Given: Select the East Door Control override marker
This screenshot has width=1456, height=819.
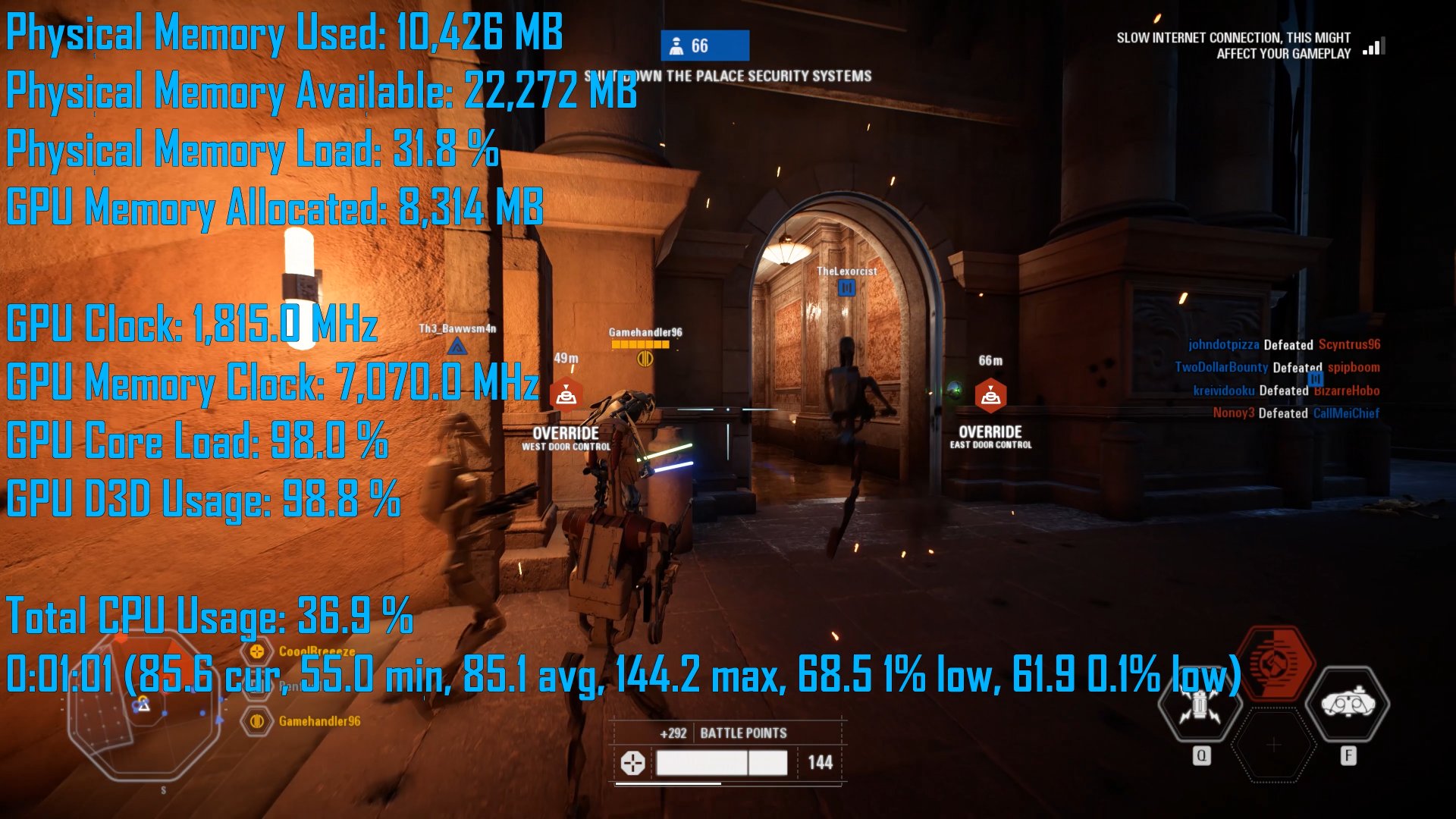Looking at the screenshot, I should (990, 395).
